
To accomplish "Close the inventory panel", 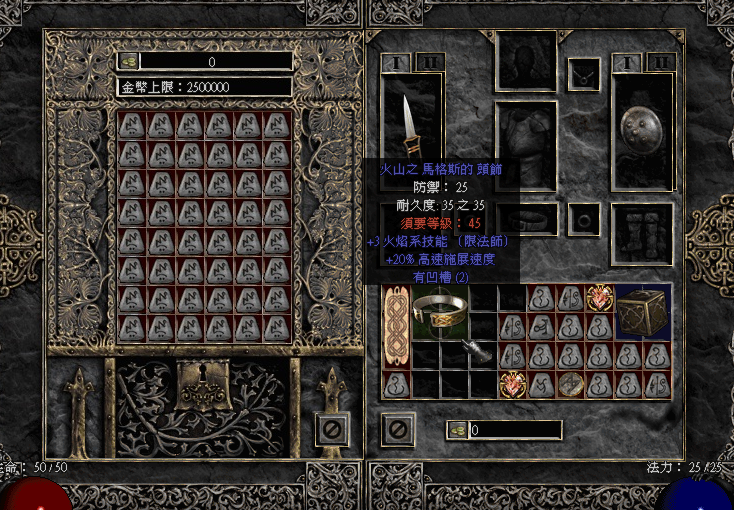I will coord(398,430).
